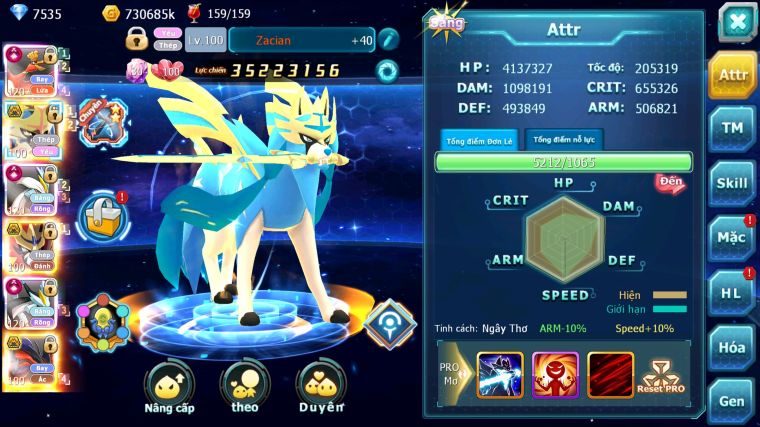Viewport: 760px width, 427px height.
Task: Toggle the gold padlock beside Lv.100
Action: pyautogui.click(x=137, y=39)
